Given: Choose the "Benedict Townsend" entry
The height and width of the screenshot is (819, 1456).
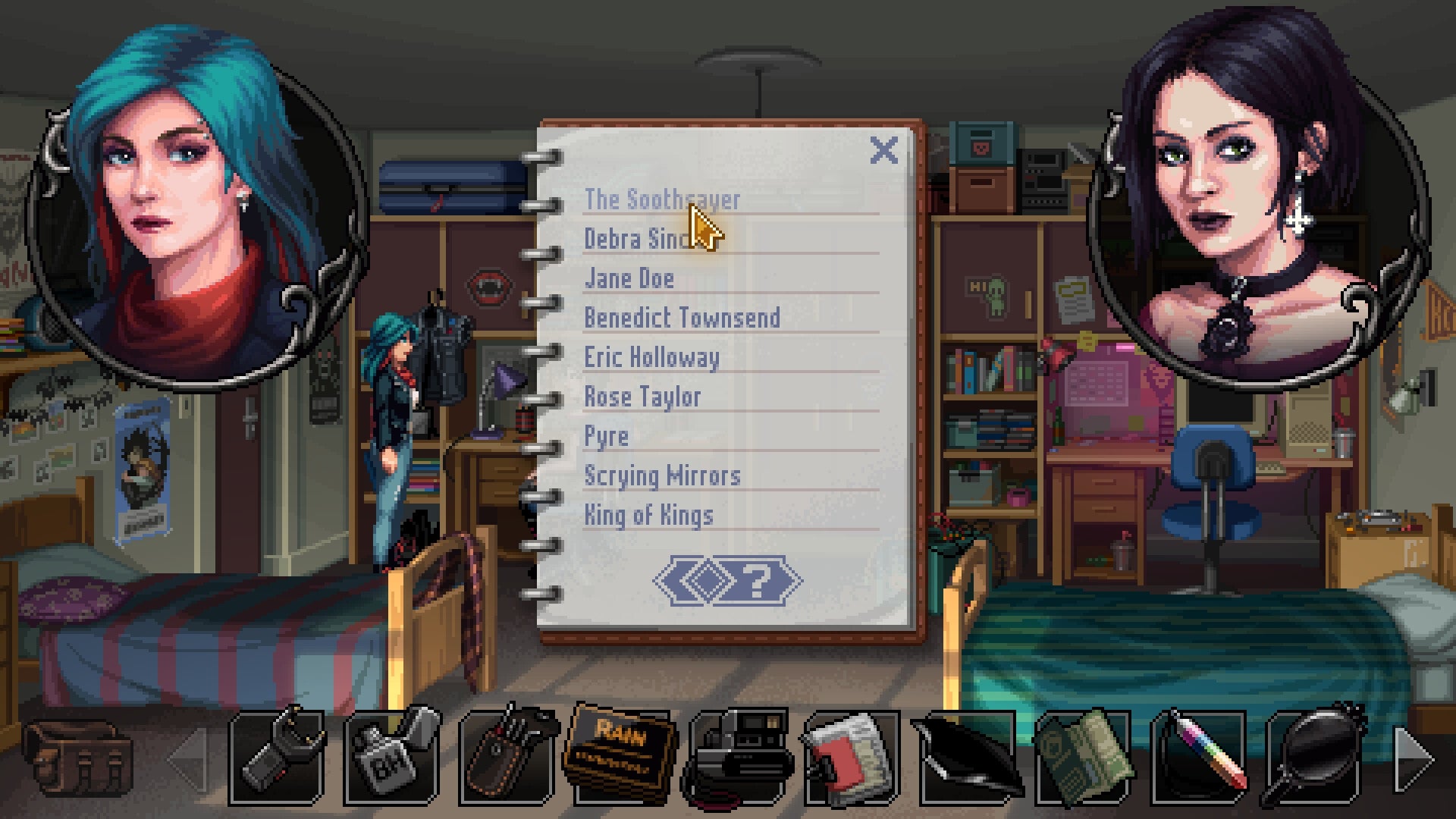Looking at the screenshot, I should tap(682, 318).
